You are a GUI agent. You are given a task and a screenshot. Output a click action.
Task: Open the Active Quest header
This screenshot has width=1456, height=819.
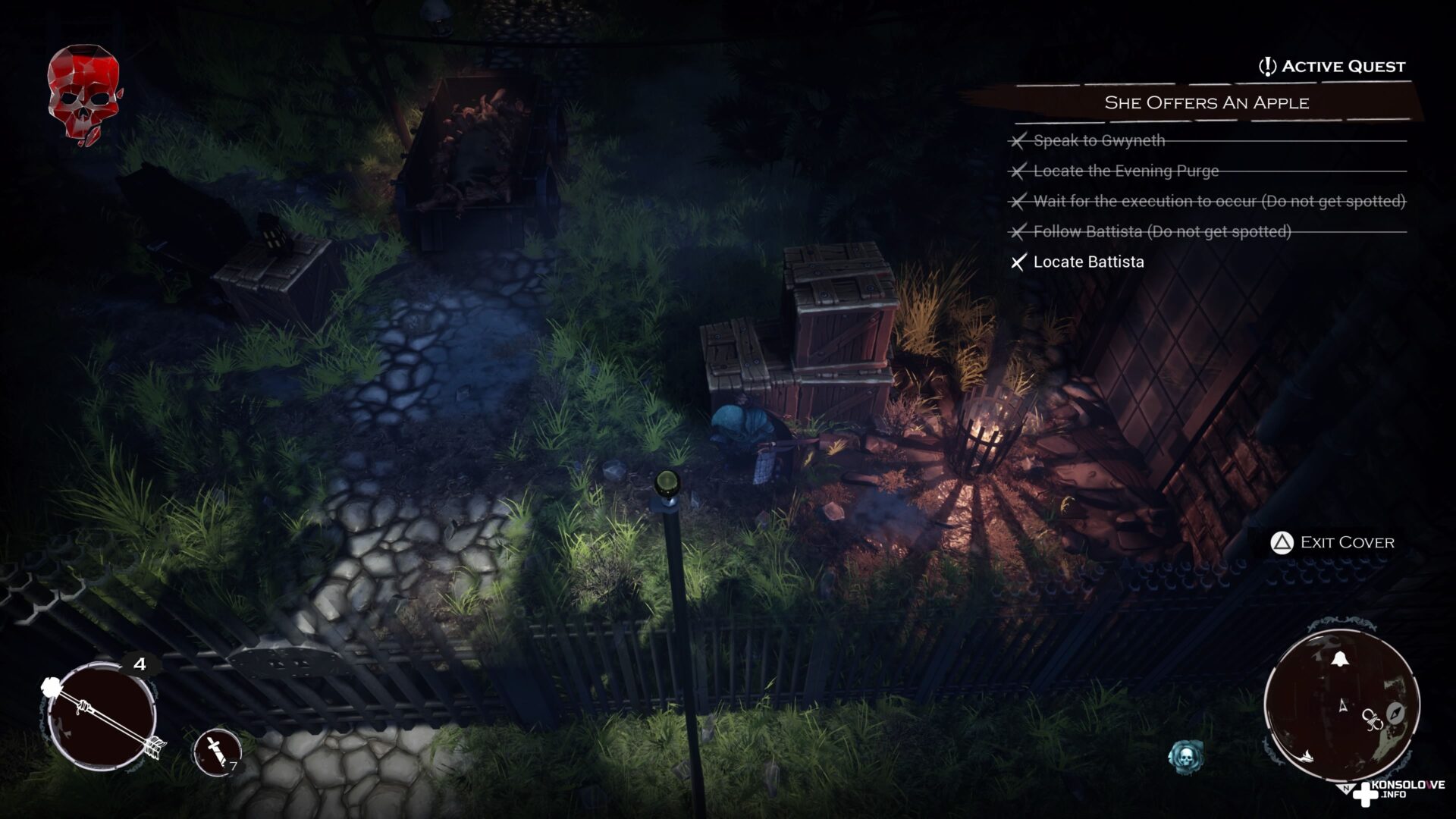[x=1332, y=67]
